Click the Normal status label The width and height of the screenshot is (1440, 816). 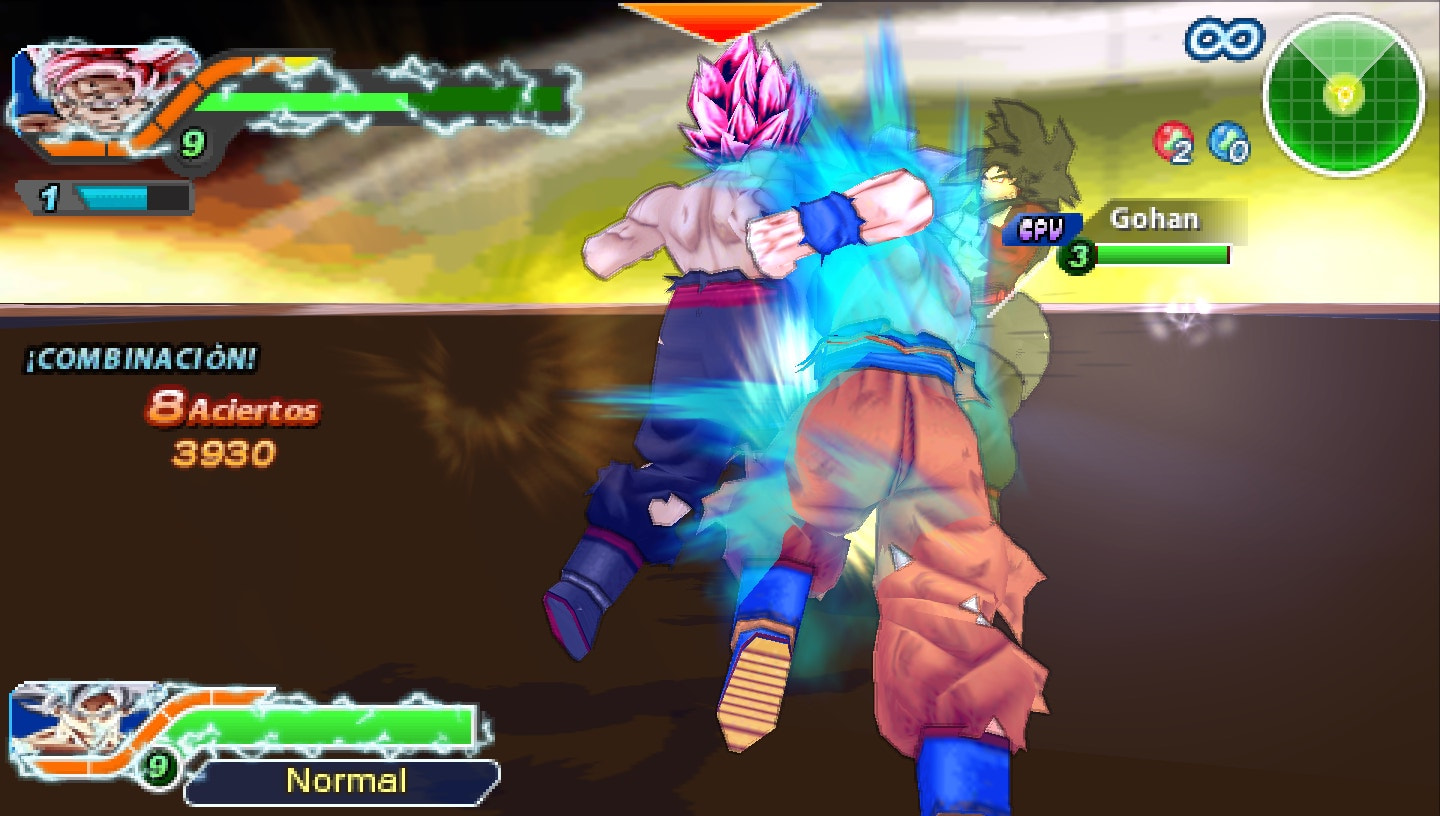(x=345, y=781)
